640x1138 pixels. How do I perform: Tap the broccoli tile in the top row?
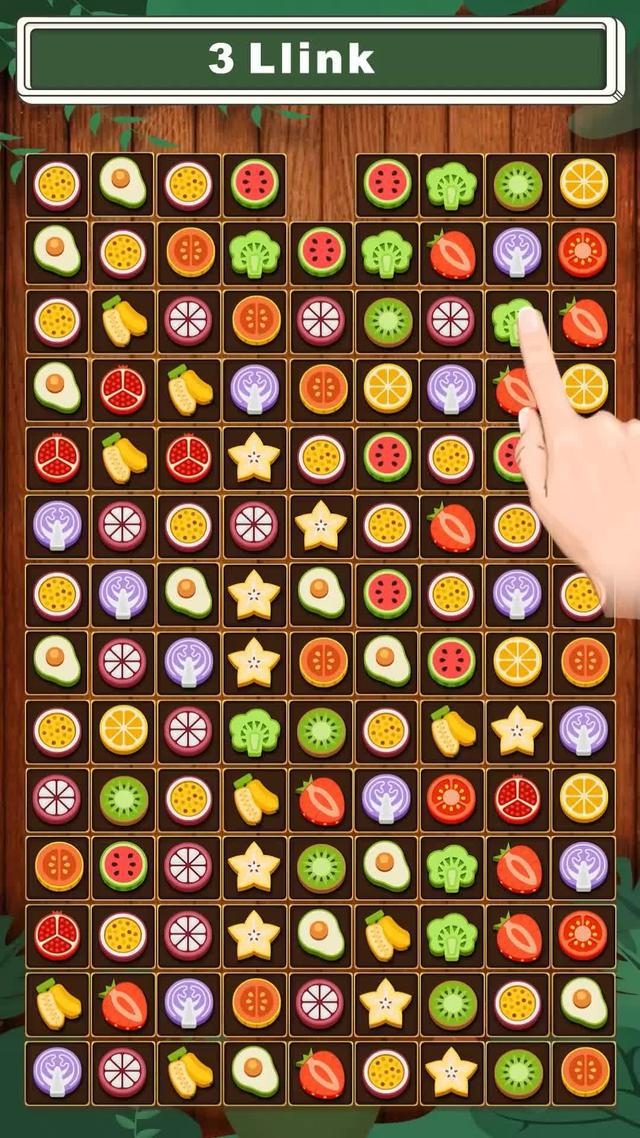tap(451, 183)
